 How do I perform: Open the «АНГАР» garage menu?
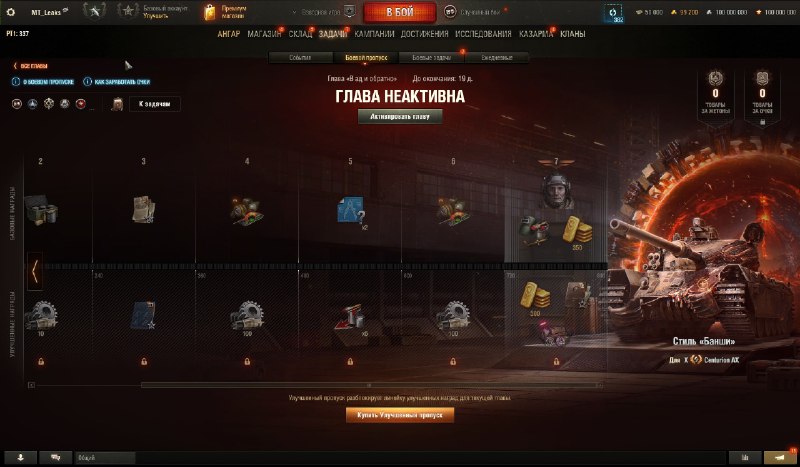(x=228, y=34)
